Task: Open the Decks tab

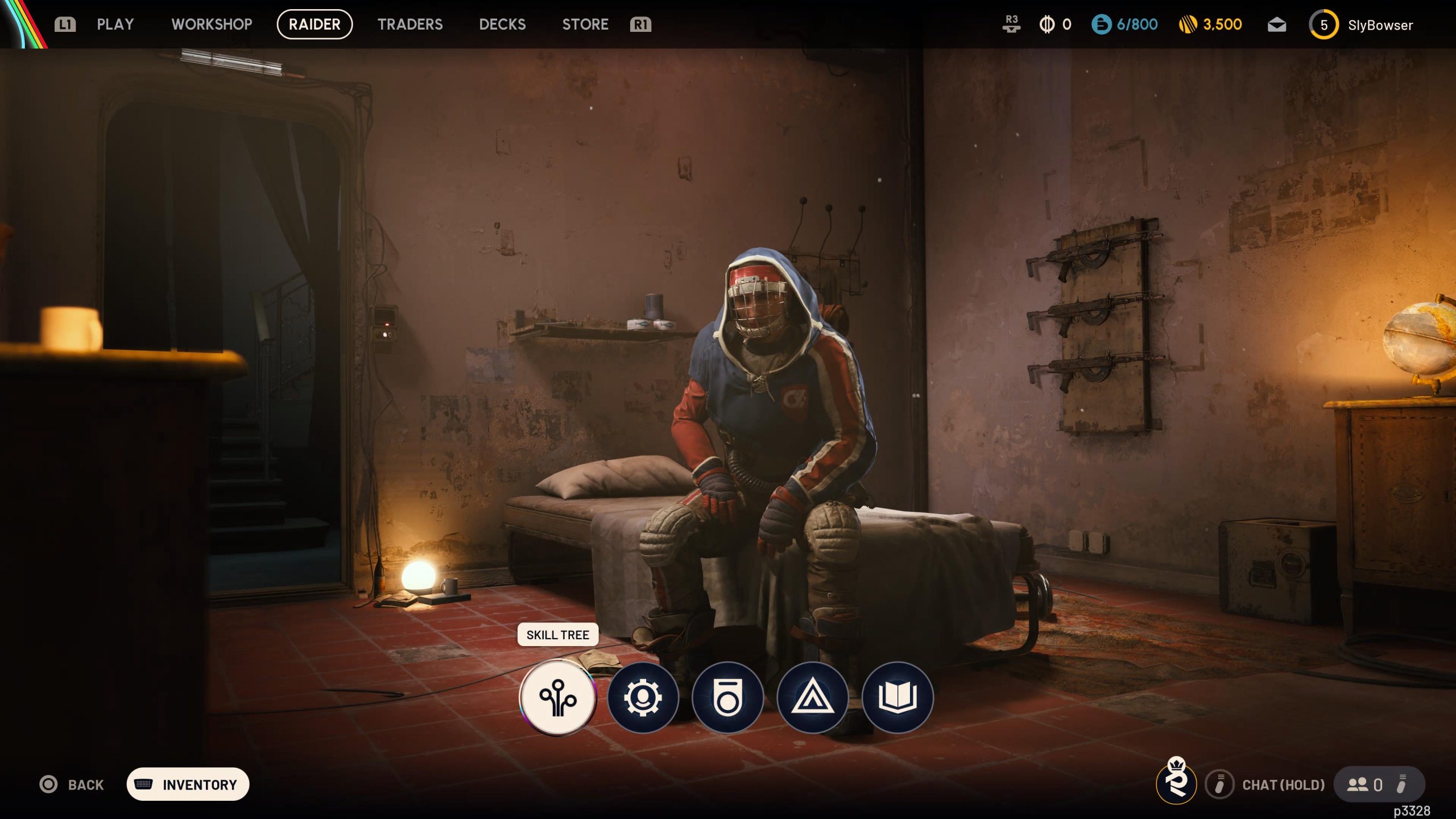Action: point(502,24)
